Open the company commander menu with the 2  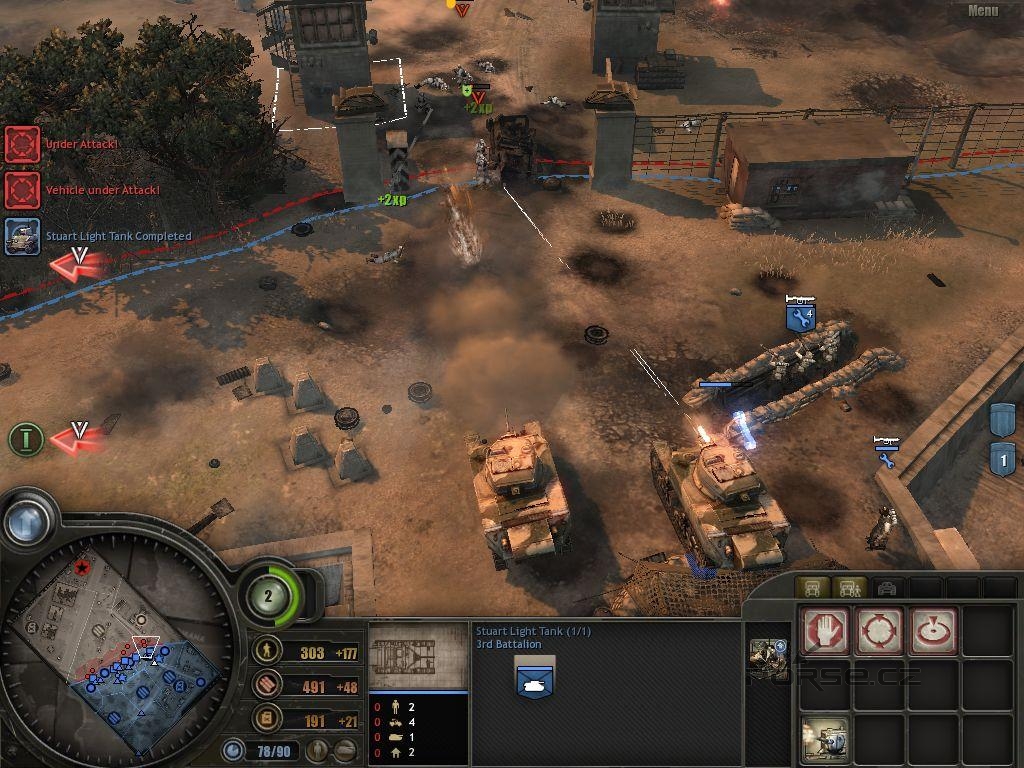click(x=268, y=596)
